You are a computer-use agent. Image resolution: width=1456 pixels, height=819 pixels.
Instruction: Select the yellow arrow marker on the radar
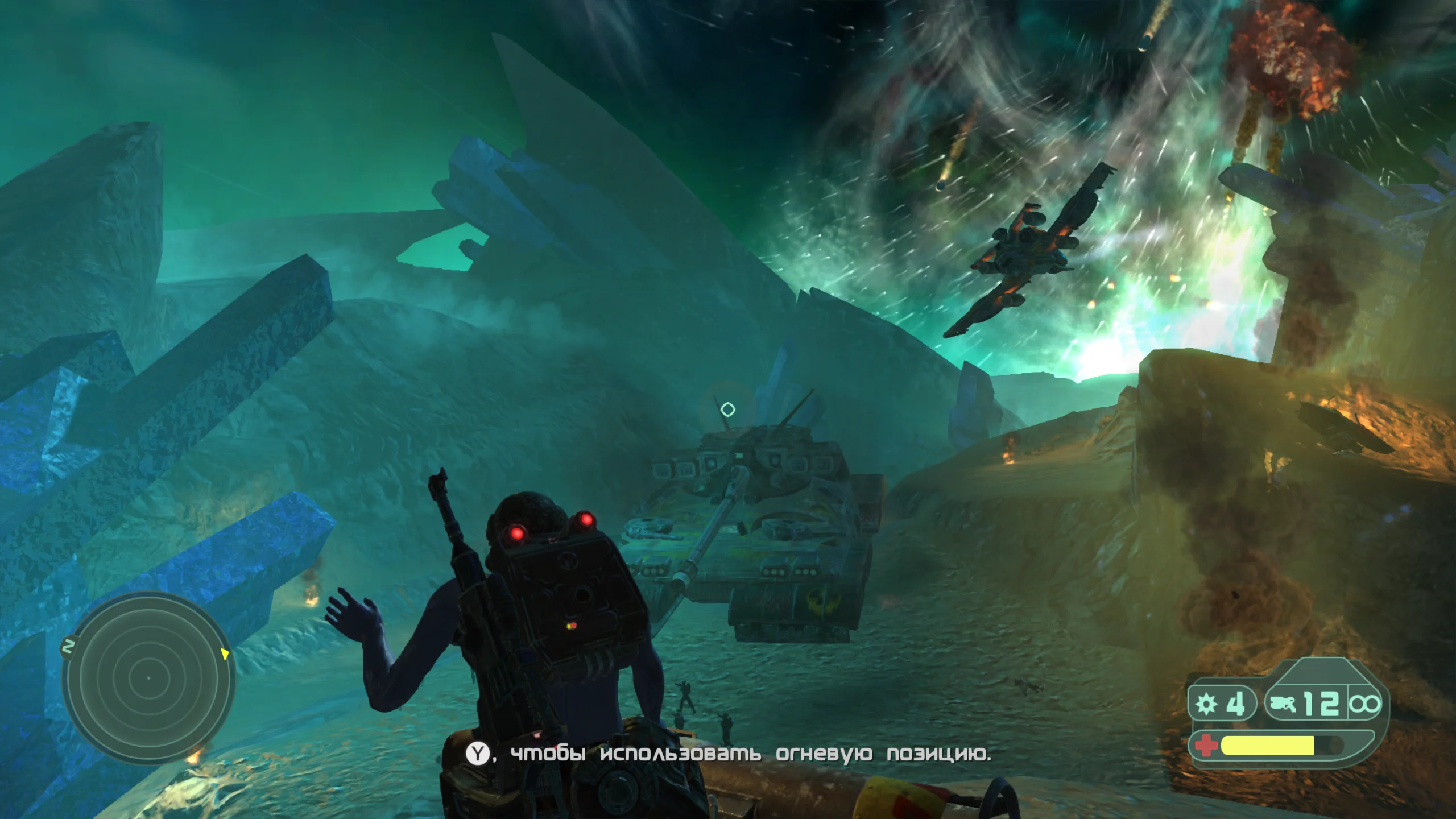click(x=225, y=654)
